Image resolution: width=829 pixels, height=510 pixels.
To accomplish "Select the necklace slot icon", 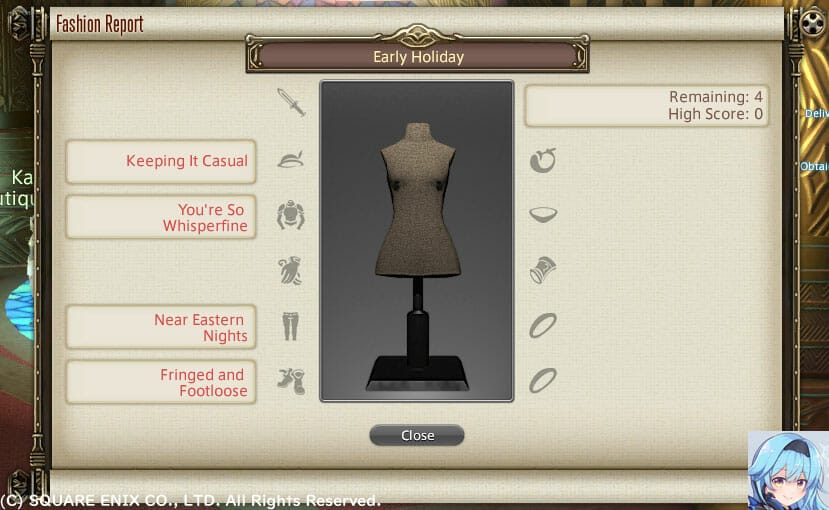I will 543,215.
